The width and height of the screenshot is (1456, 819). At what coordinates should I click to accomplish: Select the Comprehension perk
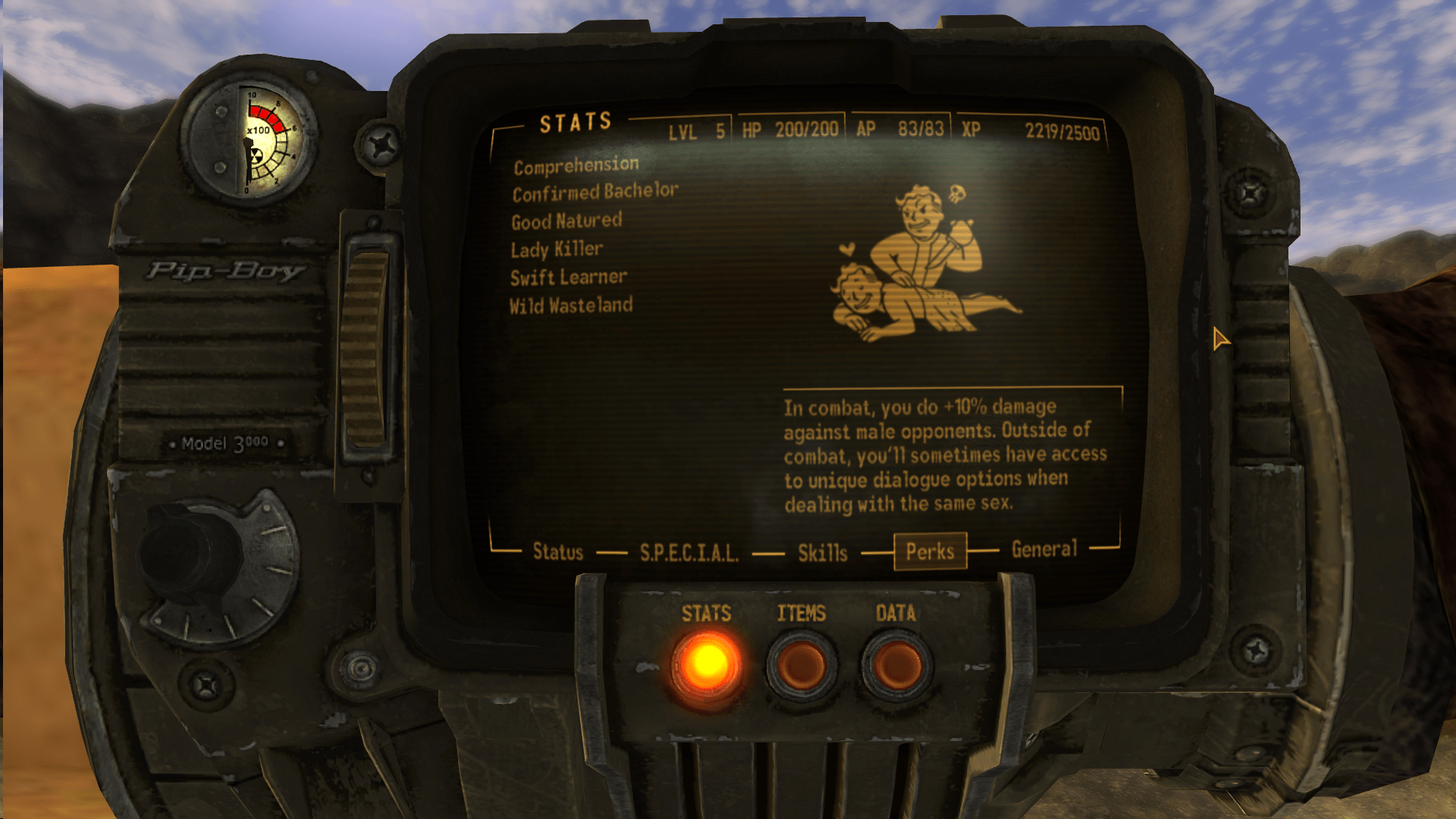576,166
